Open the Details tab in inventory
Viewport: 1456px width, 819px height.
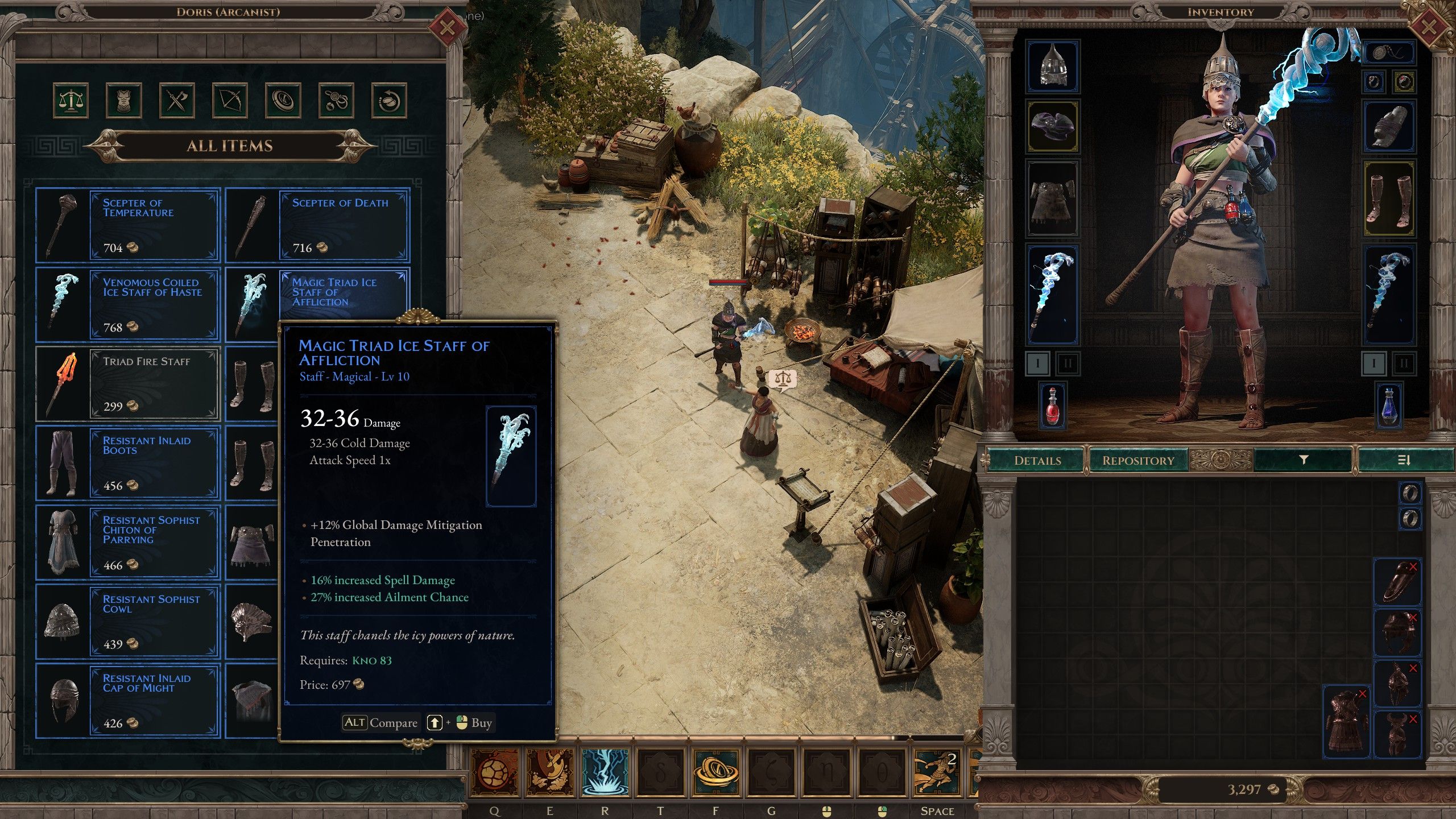tap(1037, 460)
